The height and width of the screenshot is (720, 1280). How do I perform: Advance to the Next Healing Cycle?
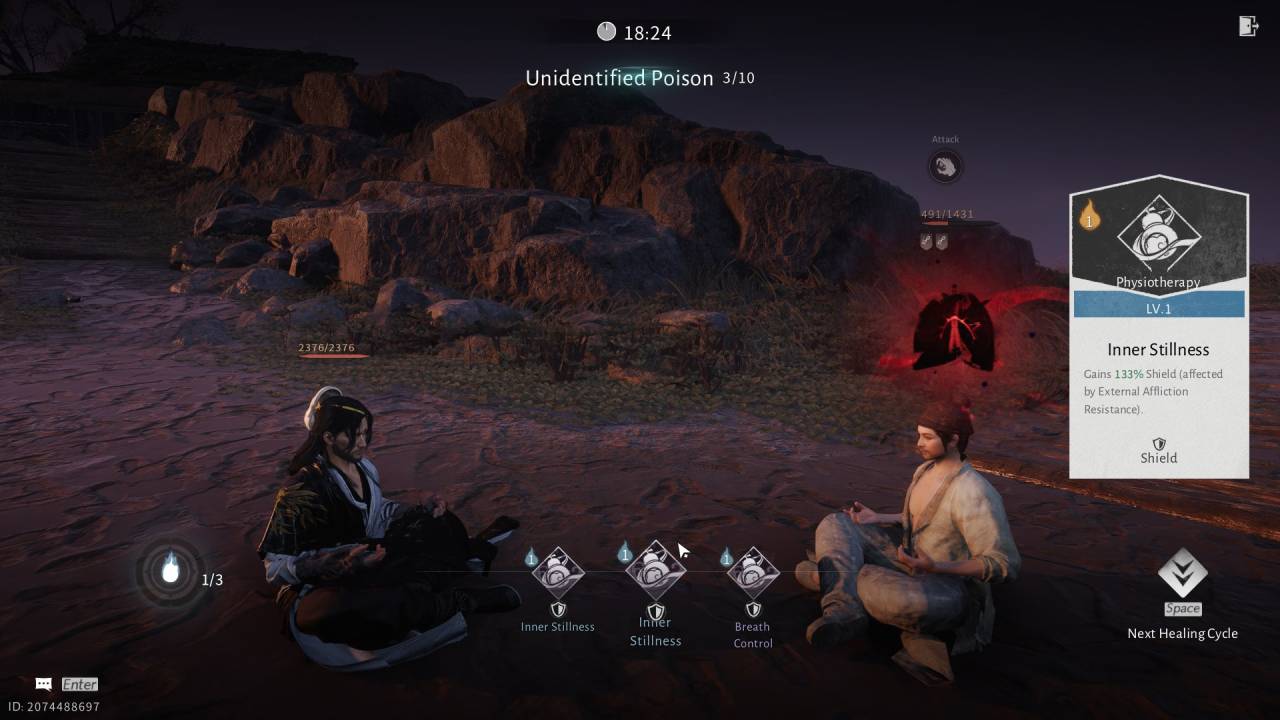[x=1182, y=575]
